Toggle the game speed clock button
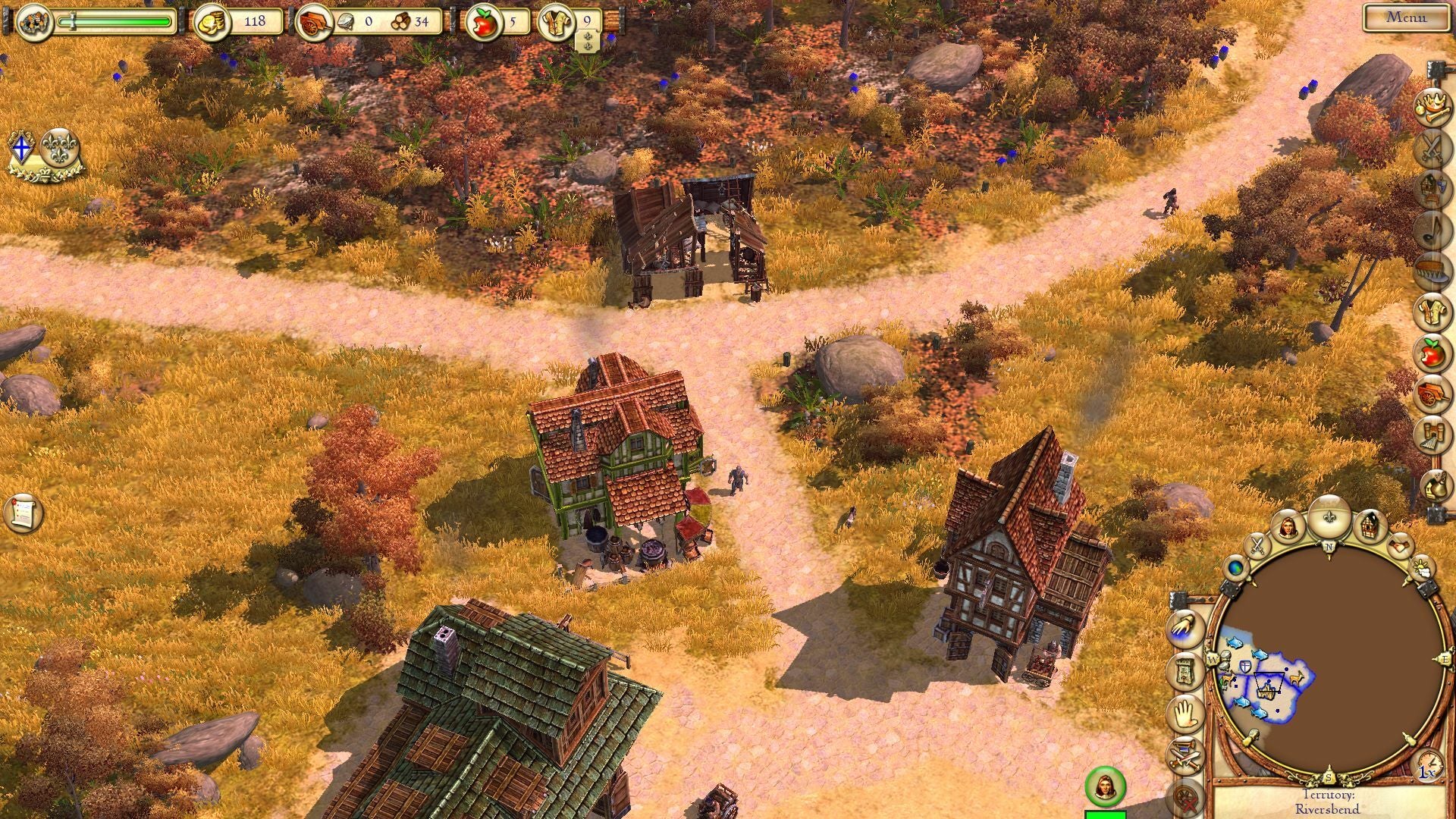The image size is (1456, 819). tap(1428, 764)
